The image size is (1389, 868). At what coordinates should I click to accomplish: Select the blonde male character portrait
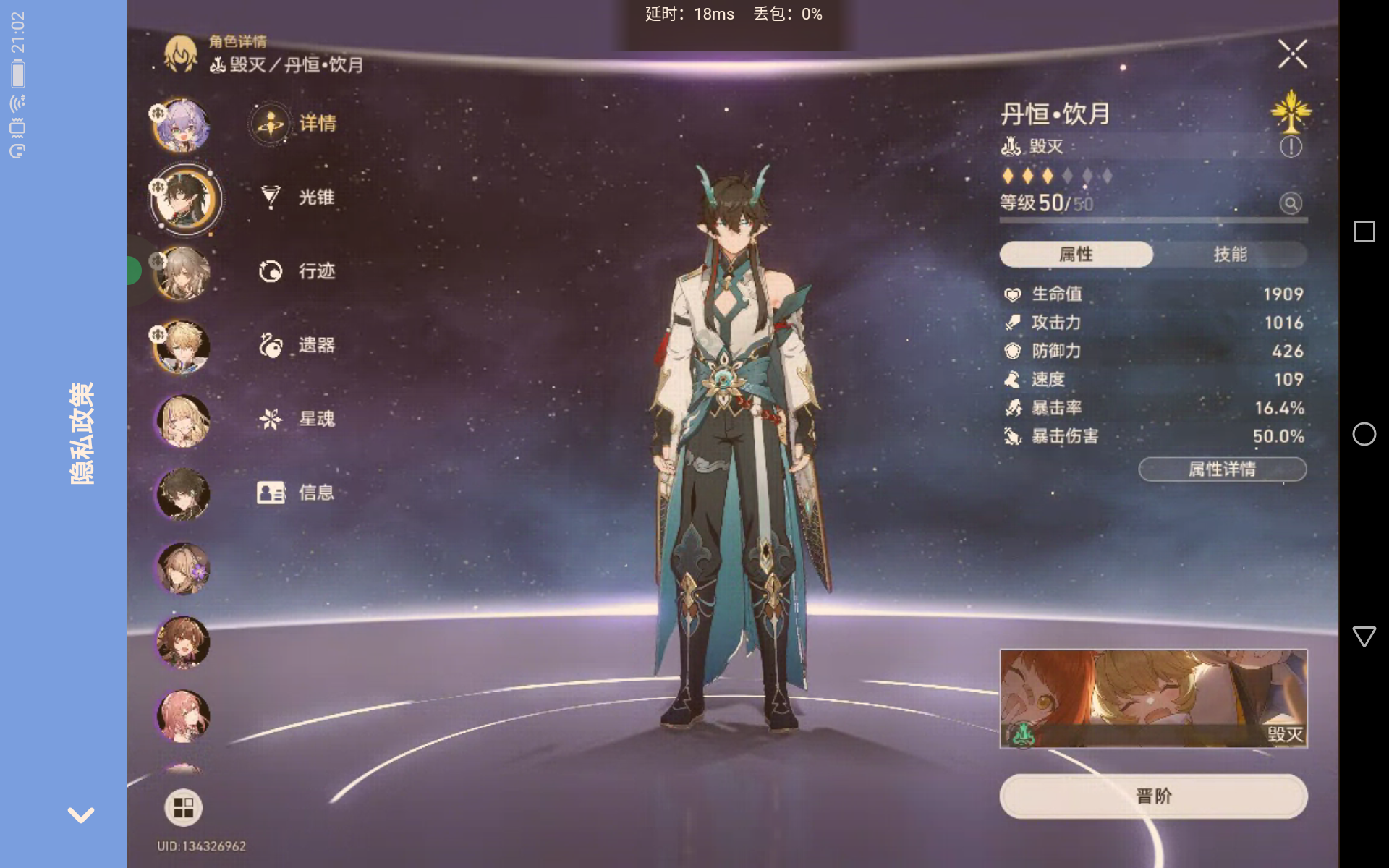pos(182,347)
